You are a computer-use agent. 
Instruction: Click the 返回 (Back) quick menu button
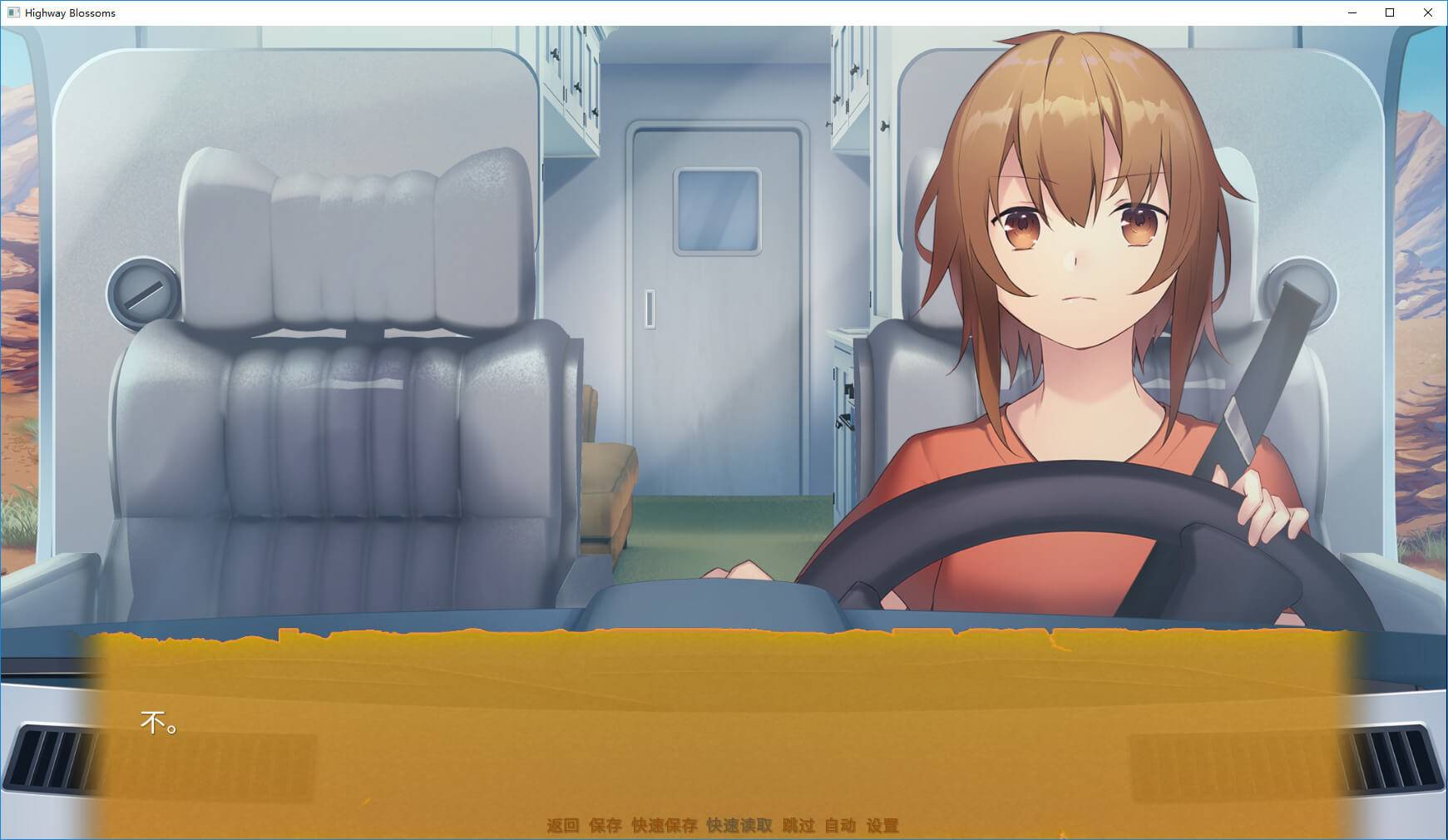tap(563, 825)
